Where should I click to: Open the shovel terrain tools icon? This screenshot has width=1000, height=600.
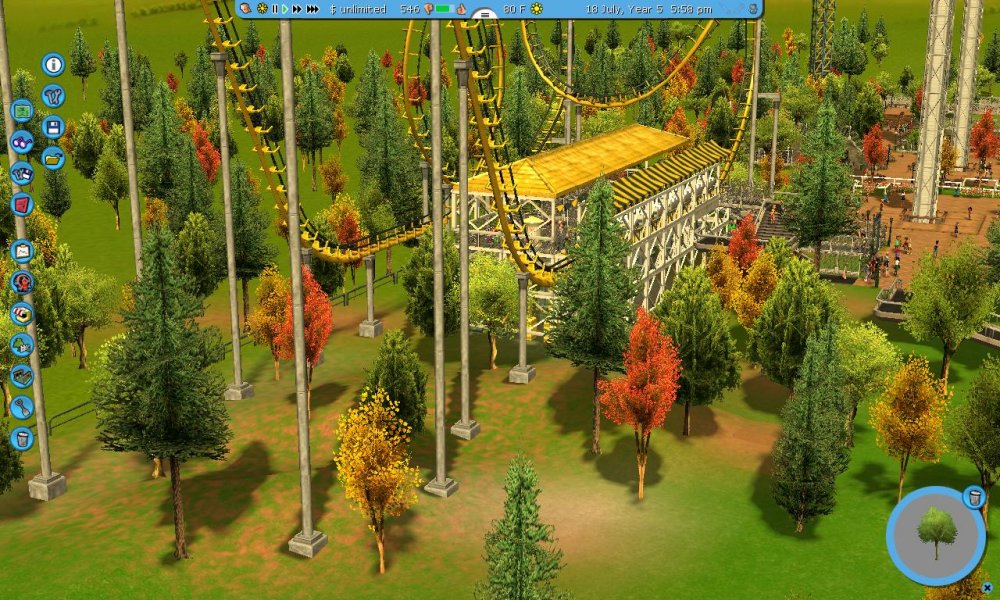click(22, 407)
